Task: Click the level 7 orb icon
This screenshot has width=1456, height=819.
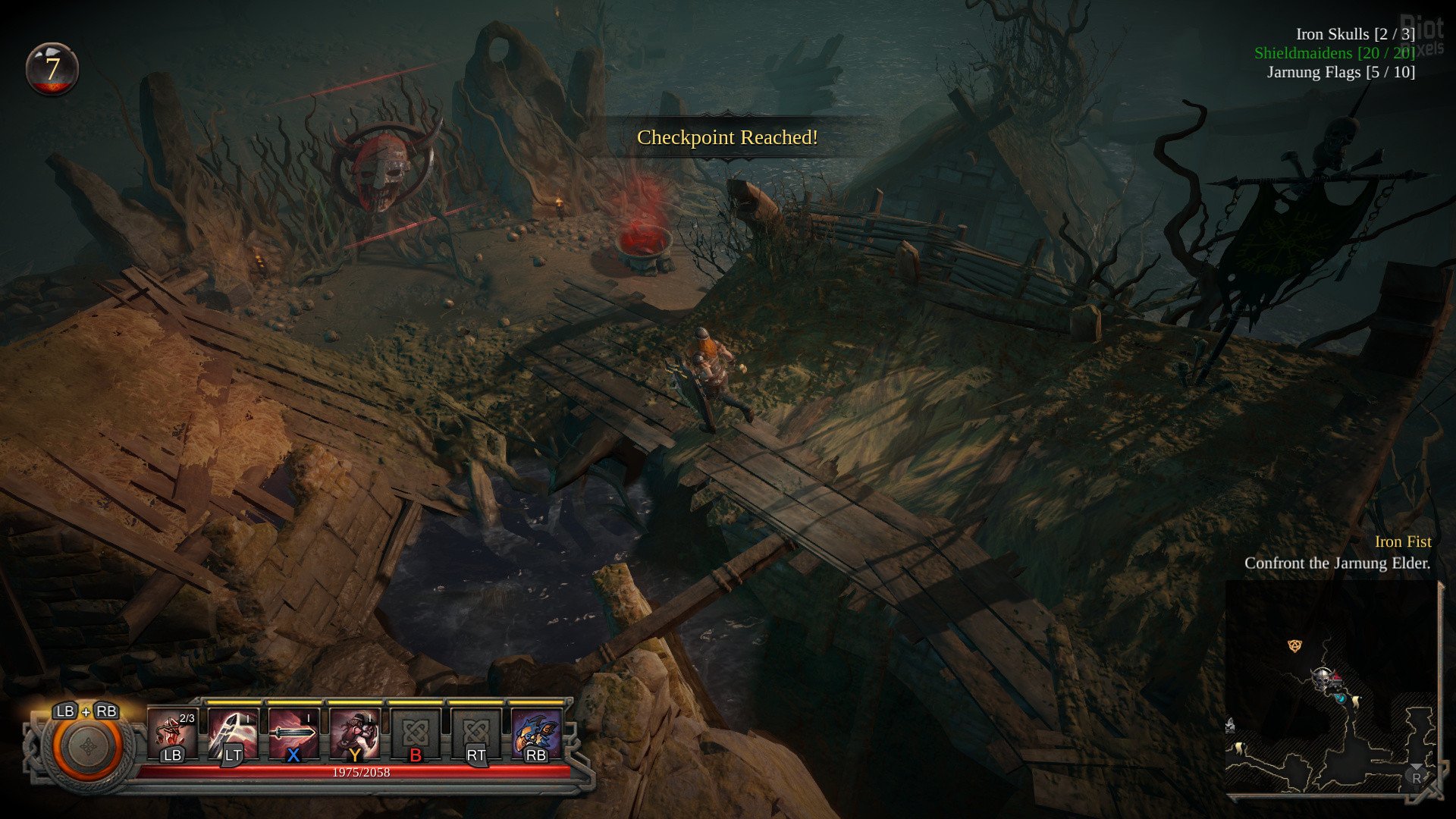Action: pyautogui.click(x=52, y=69)
